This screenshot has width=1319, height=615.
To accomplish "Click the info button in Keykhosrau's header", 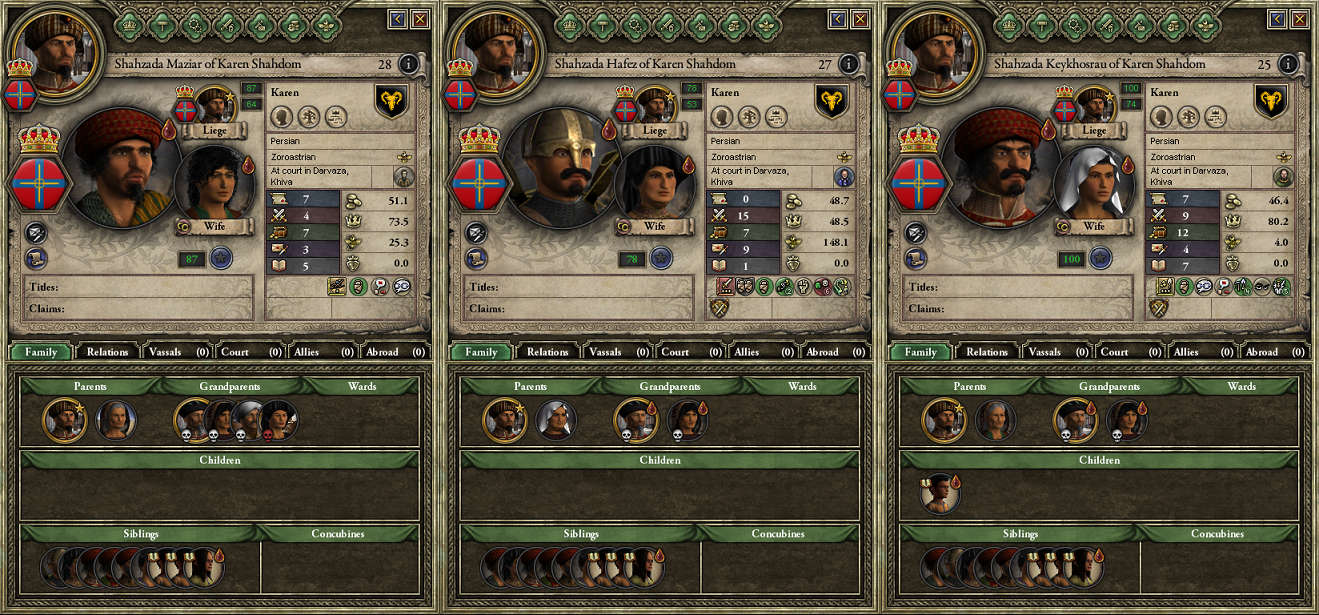I will click(x=1288, y=65).
